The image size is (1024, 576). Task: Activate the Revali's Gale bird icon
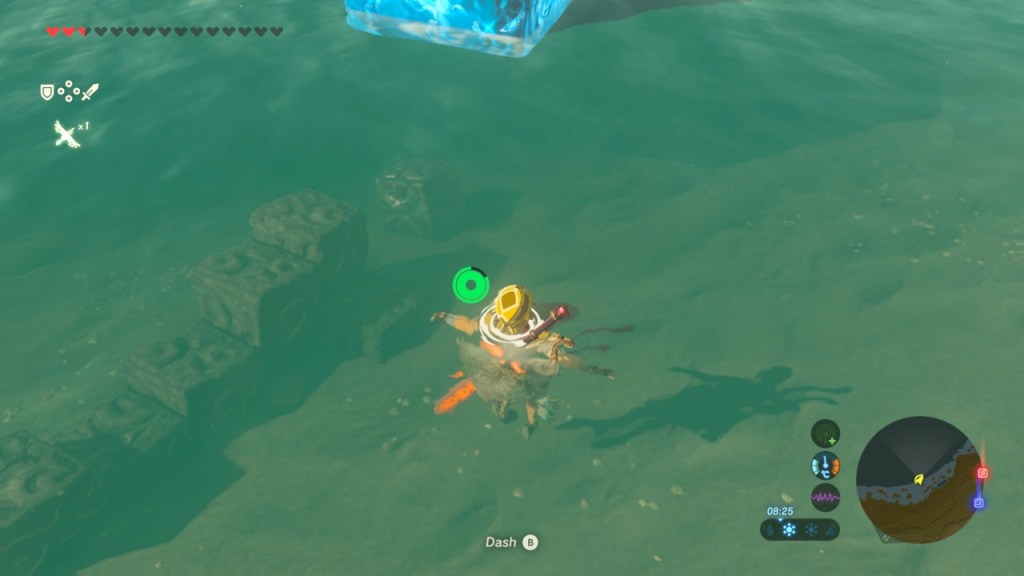(x=66, y=134)
